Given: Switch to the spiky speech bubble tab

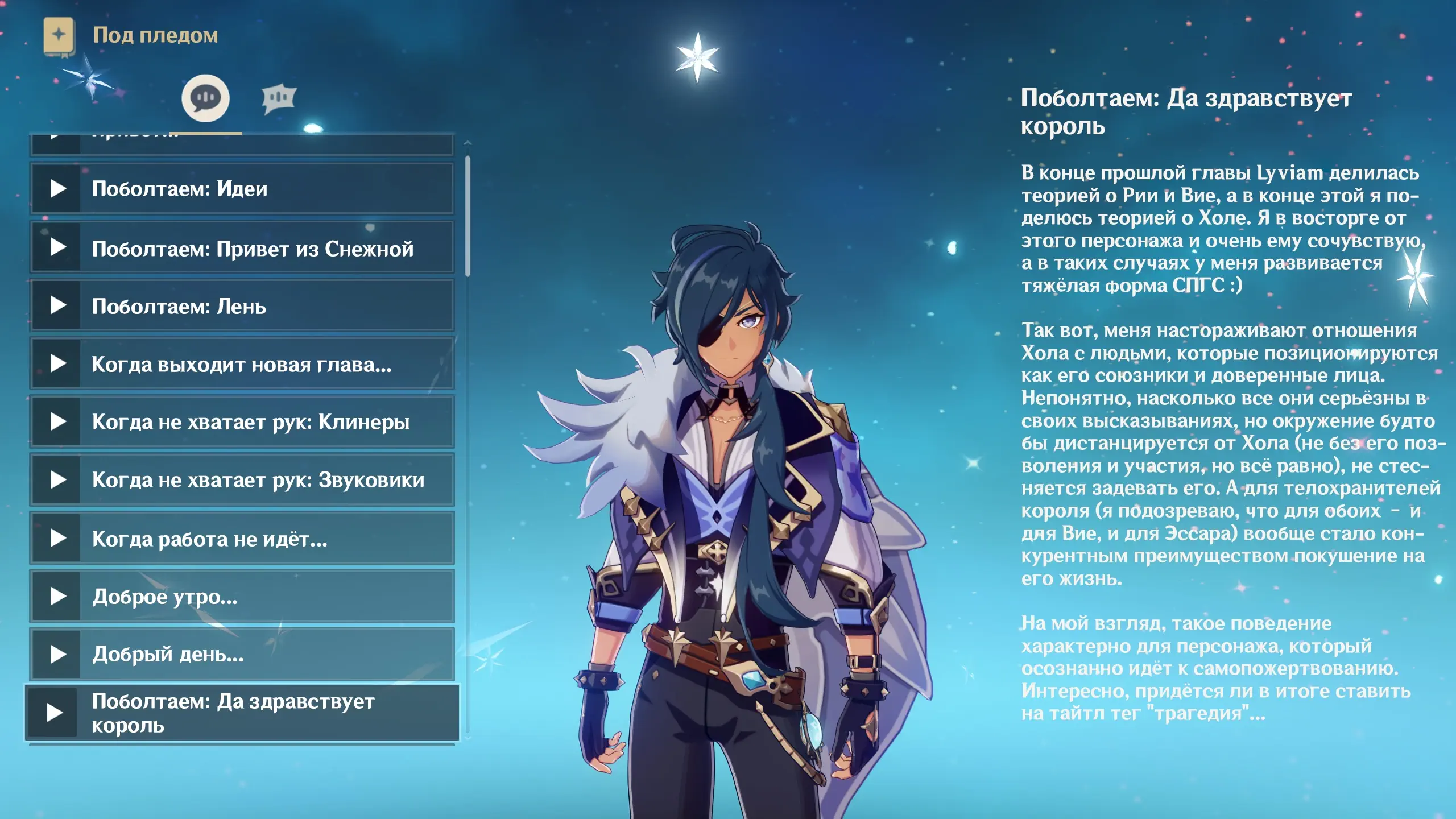Looking at the screenshot, I should point(279,99).
